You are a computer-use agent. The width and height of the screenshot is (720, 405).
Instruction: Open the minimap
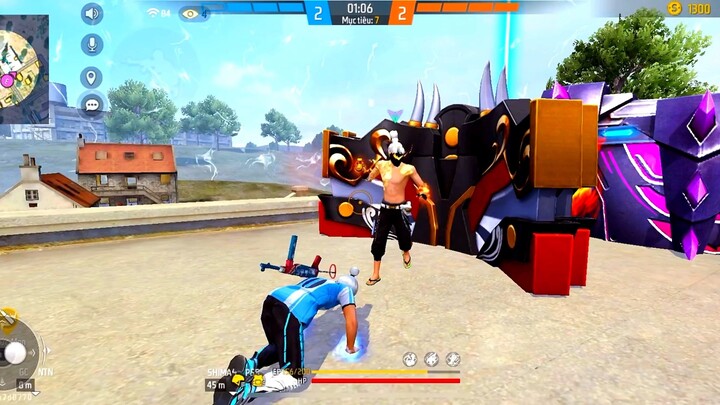pyautogui.click(x=24, y=67)
